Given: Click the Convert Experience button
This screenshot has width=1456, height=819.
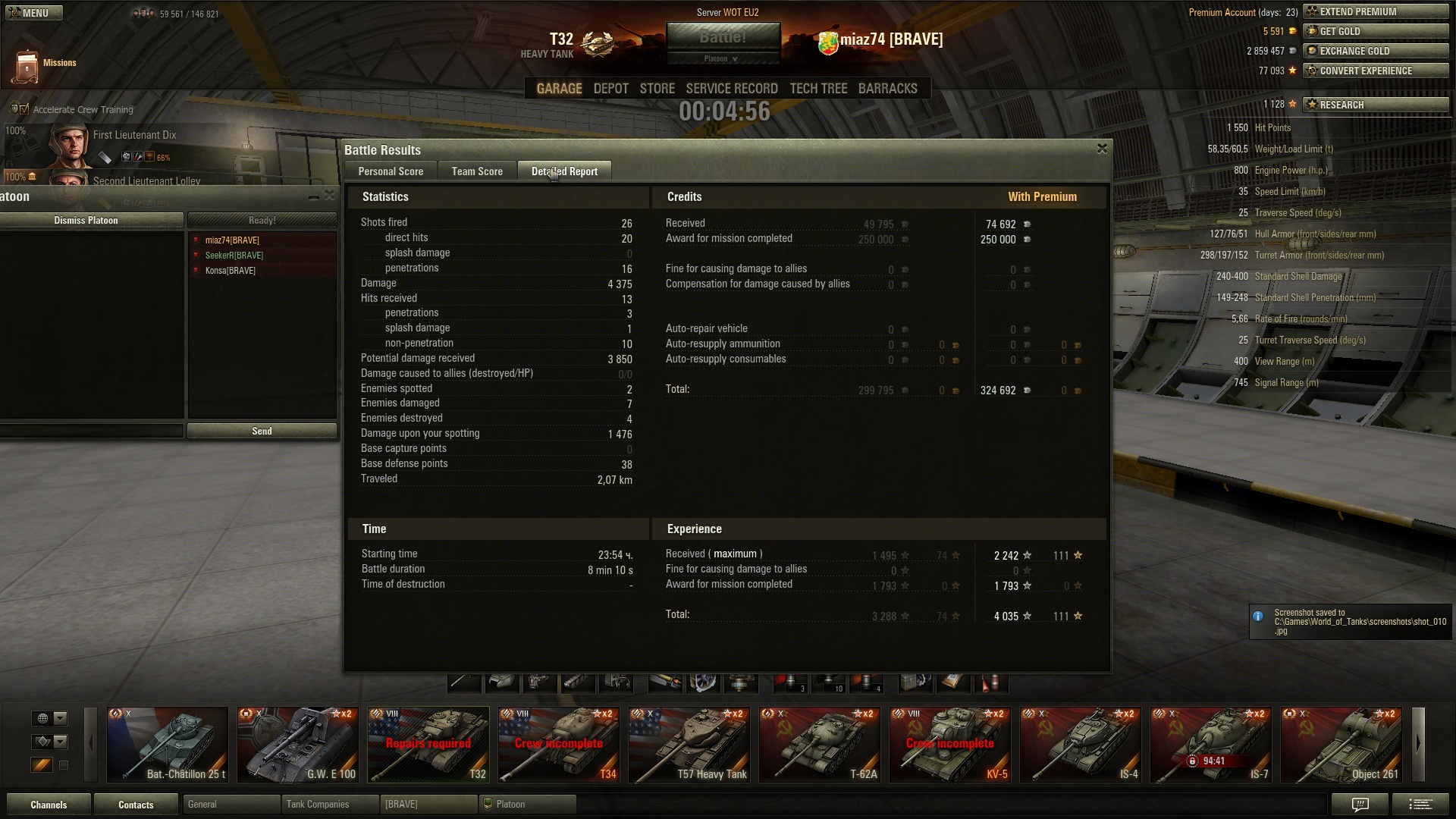Looking at the screenshot, I should click(1375, 71).
